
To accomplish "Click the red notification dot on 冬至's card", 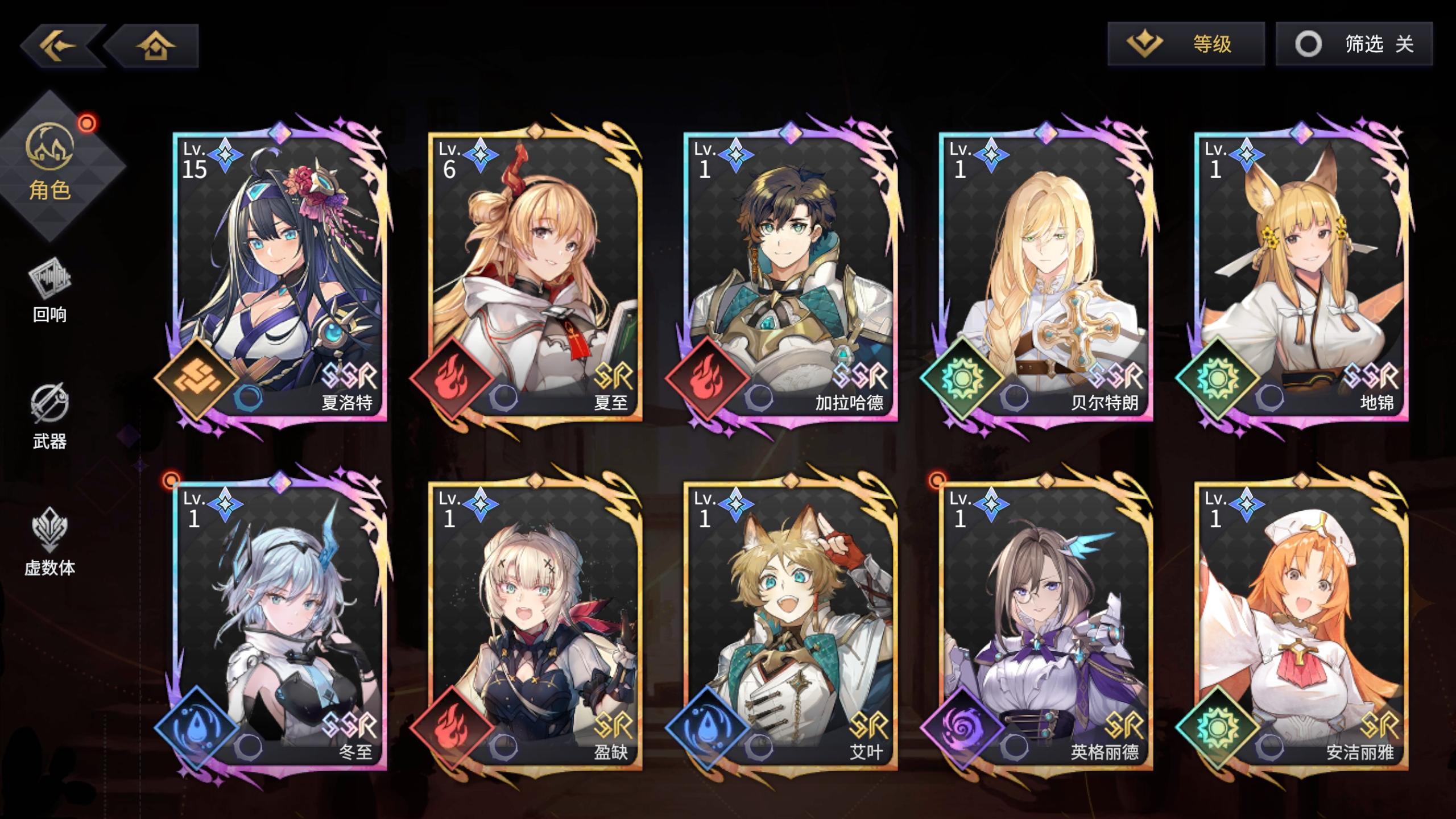I will click(172, 479).
